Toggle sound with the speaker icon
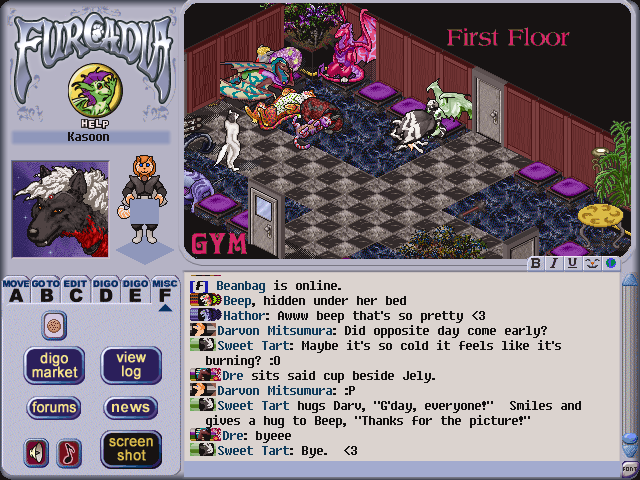The image size is (640, 480). 38,452
